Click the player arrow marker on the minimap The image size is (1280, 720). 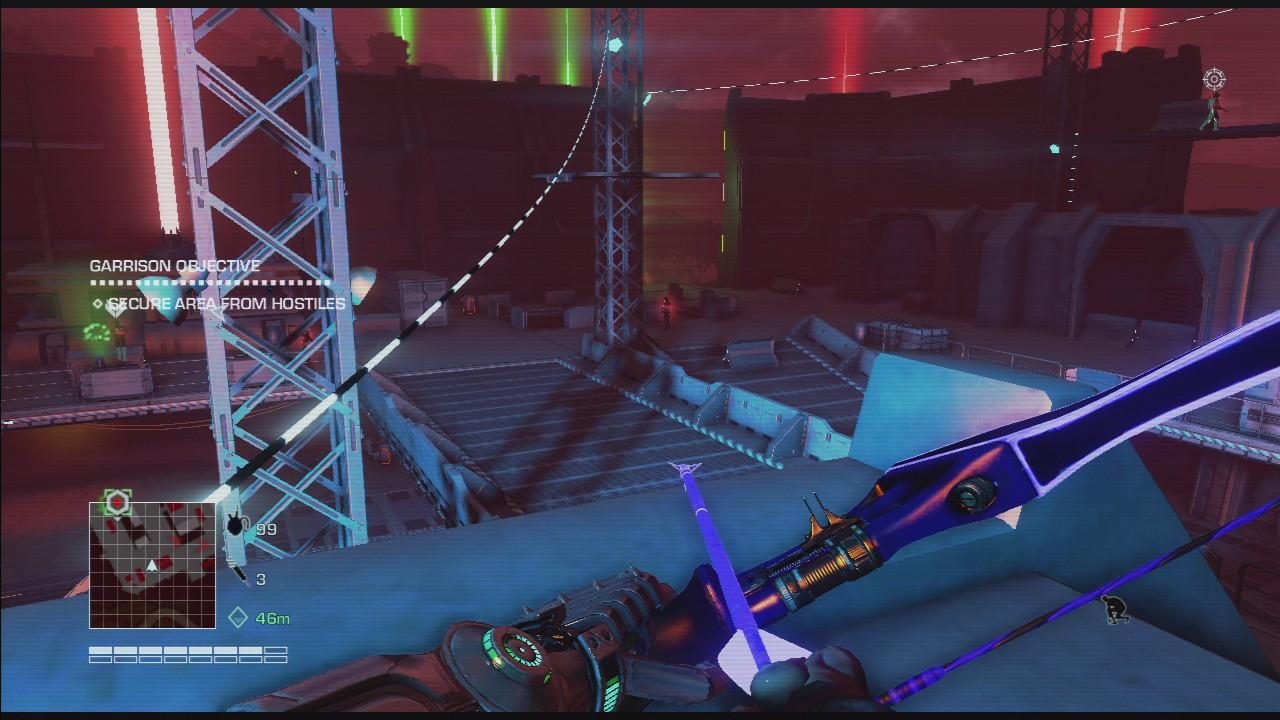pos(152,565)
